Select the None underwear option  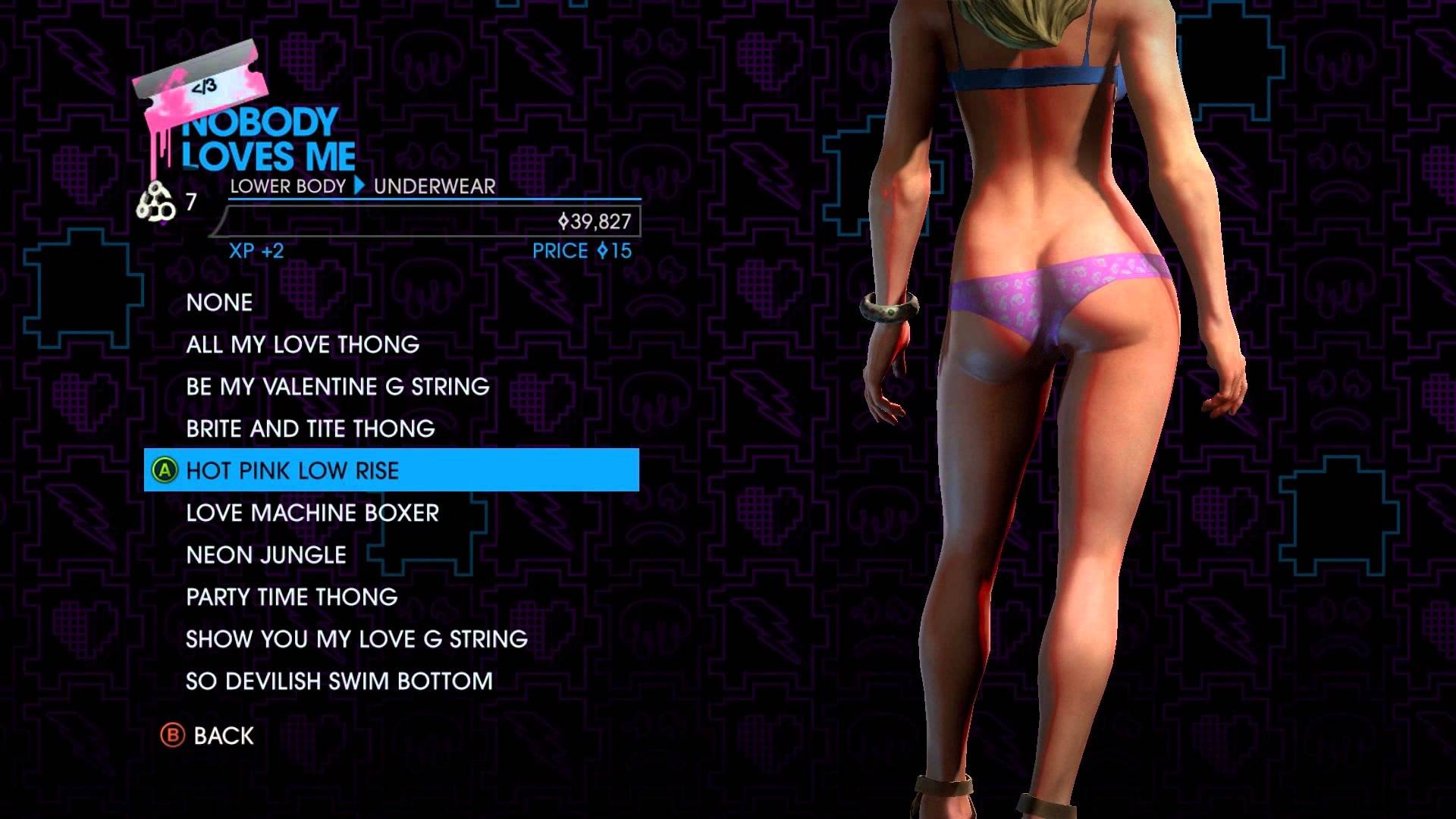[219, 303]
